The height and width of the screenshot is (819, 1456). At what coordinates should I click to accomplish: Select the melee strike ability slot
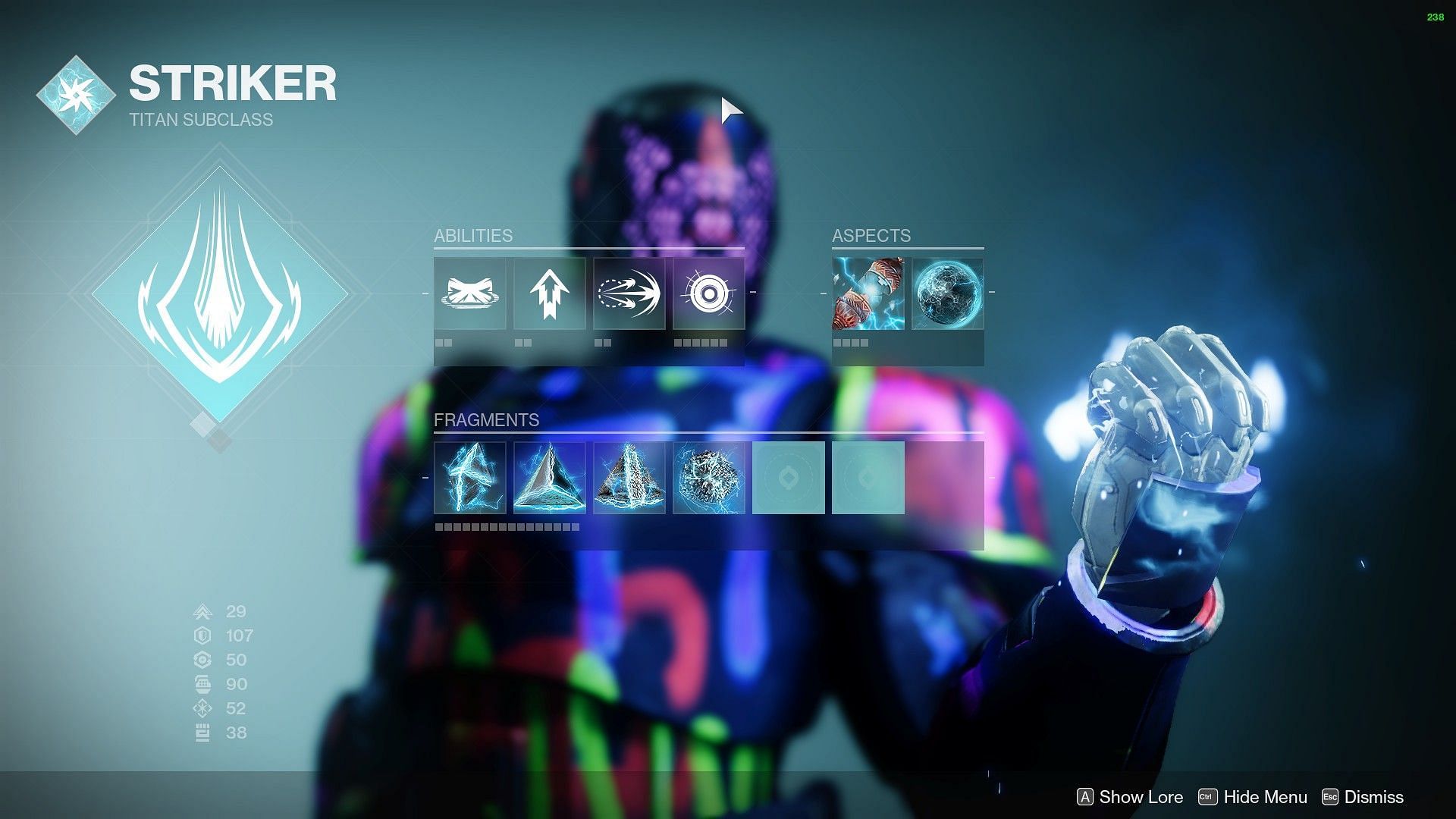click(629, 293)
